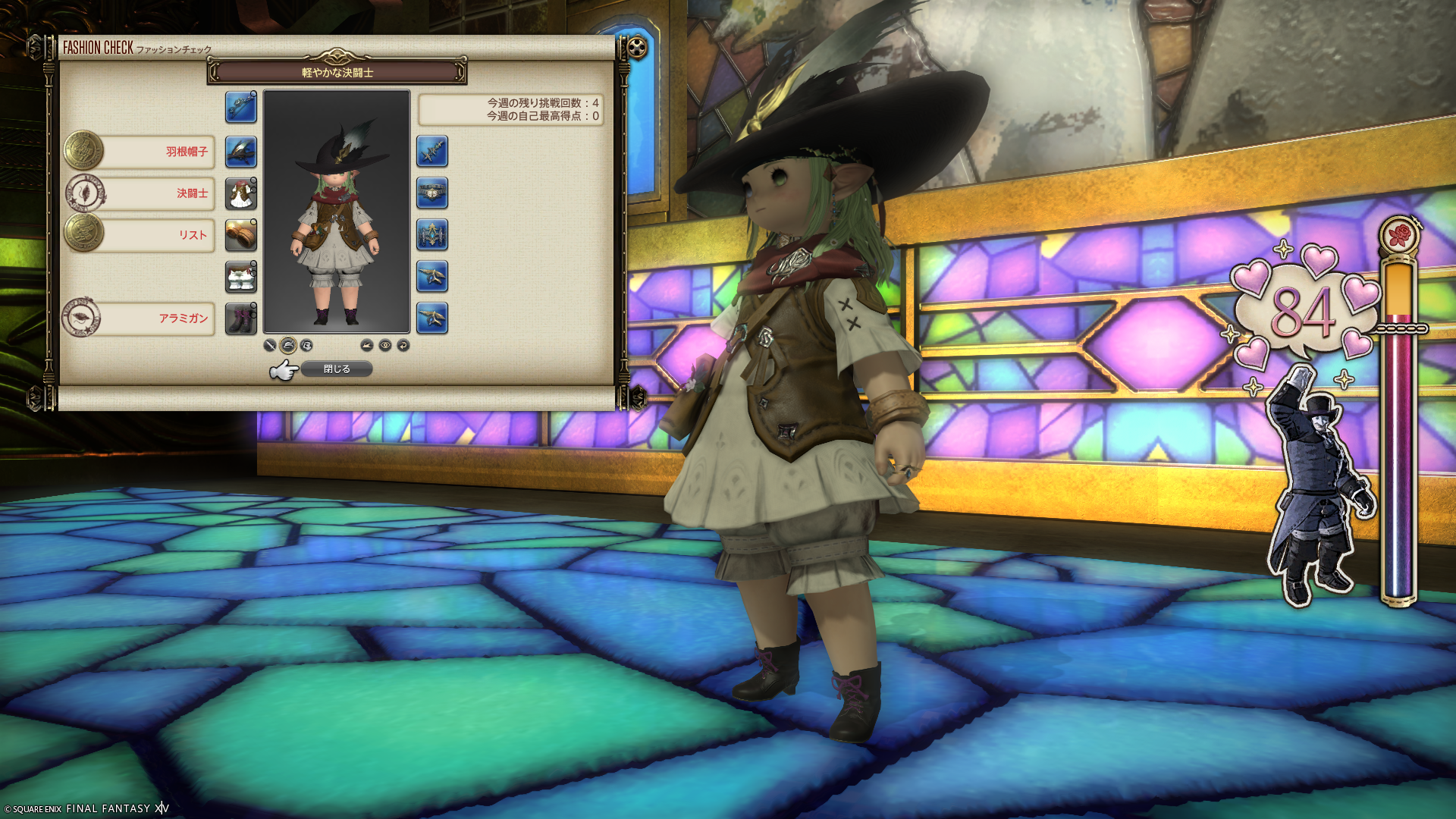Choose the necklace accessory slot
Viewport: 1456px width, 819px height.
(432, 193)
